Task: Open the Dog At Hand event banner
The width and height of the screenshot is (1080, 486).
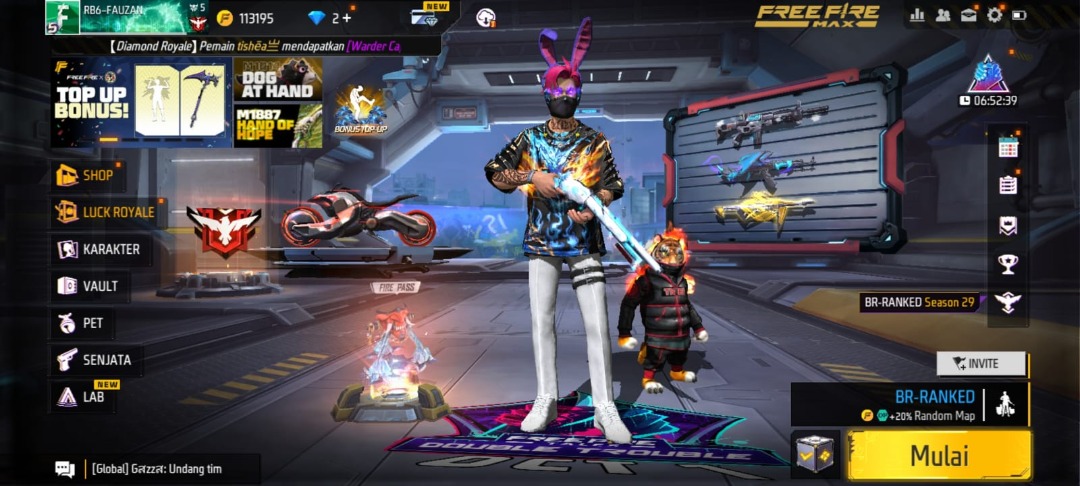Action: point(277,79)
